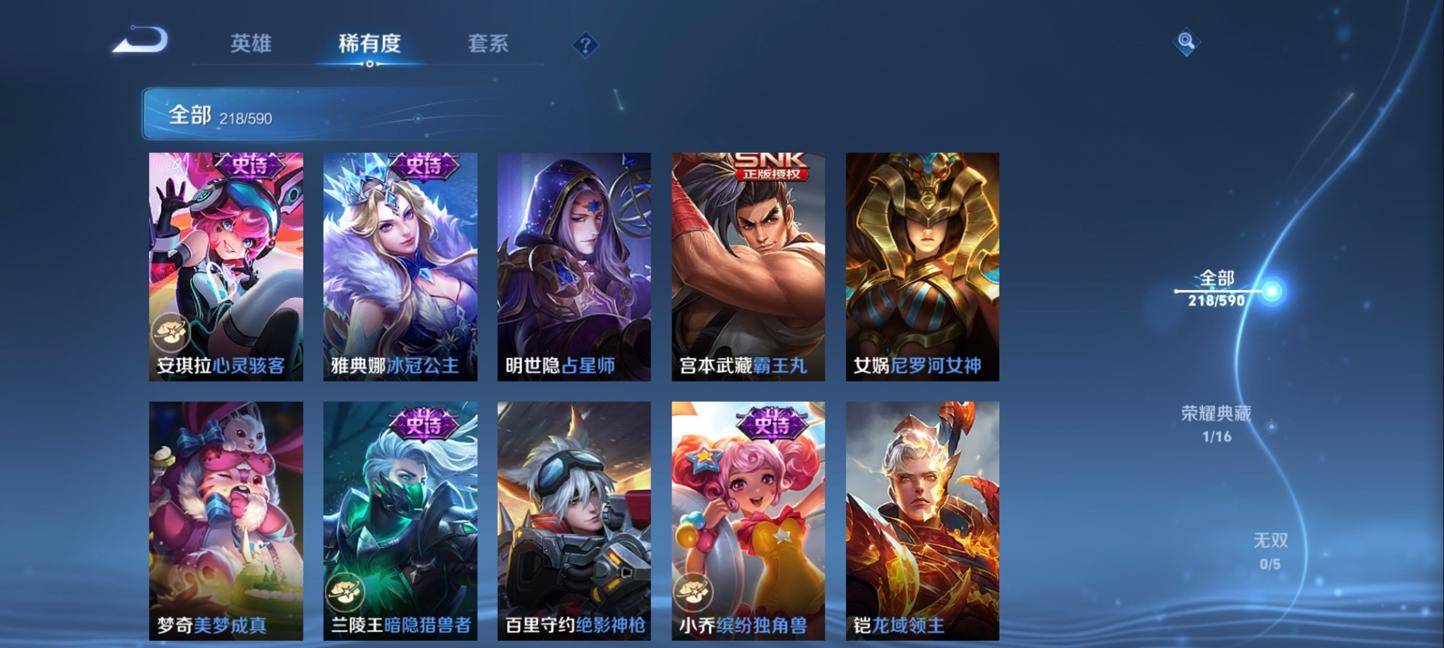
Task: Choose the 百里守约 绝影神枪 skin card
Action: 574,520
